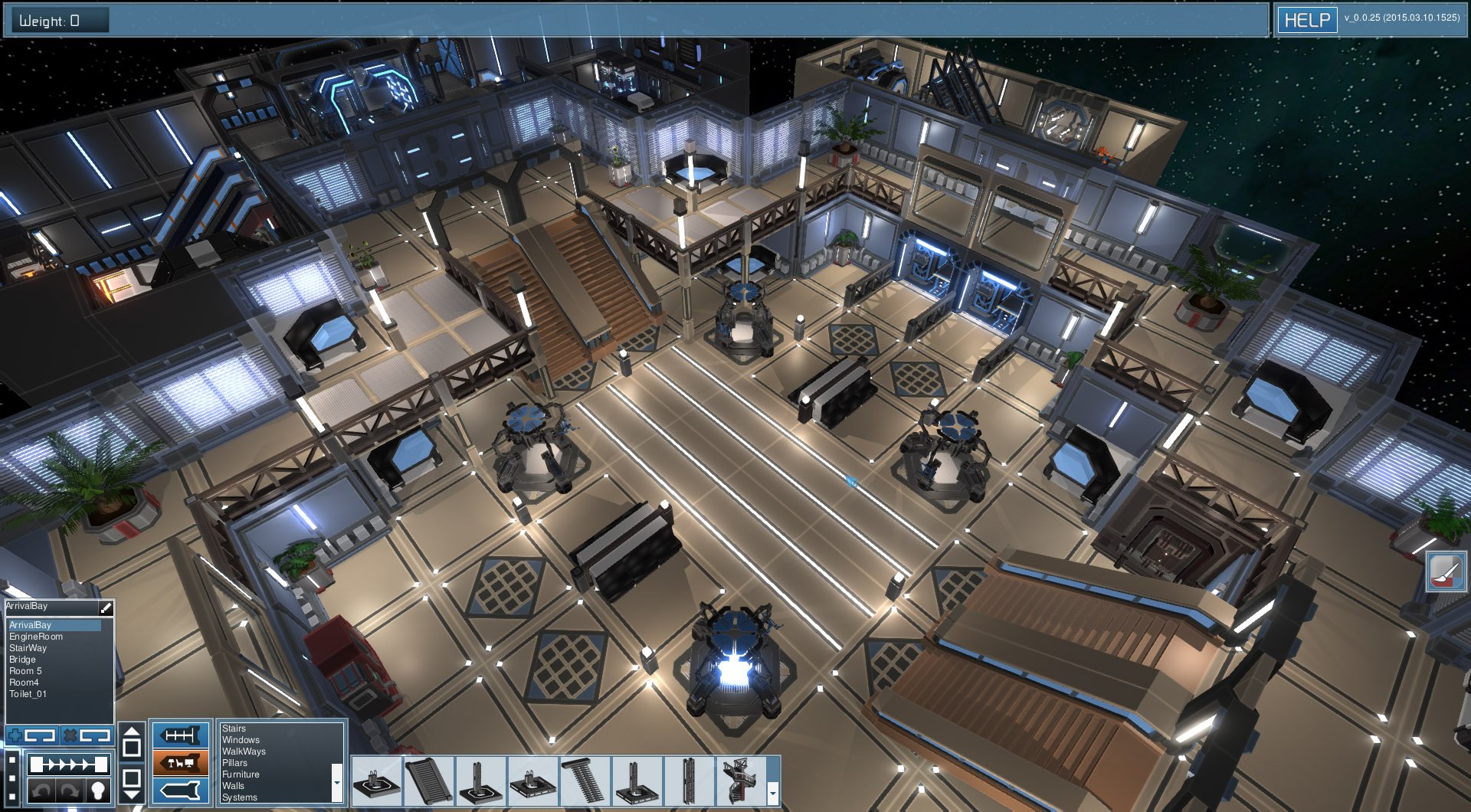Open the HELP panel
1471x812 pixels.
point(1307,20)
